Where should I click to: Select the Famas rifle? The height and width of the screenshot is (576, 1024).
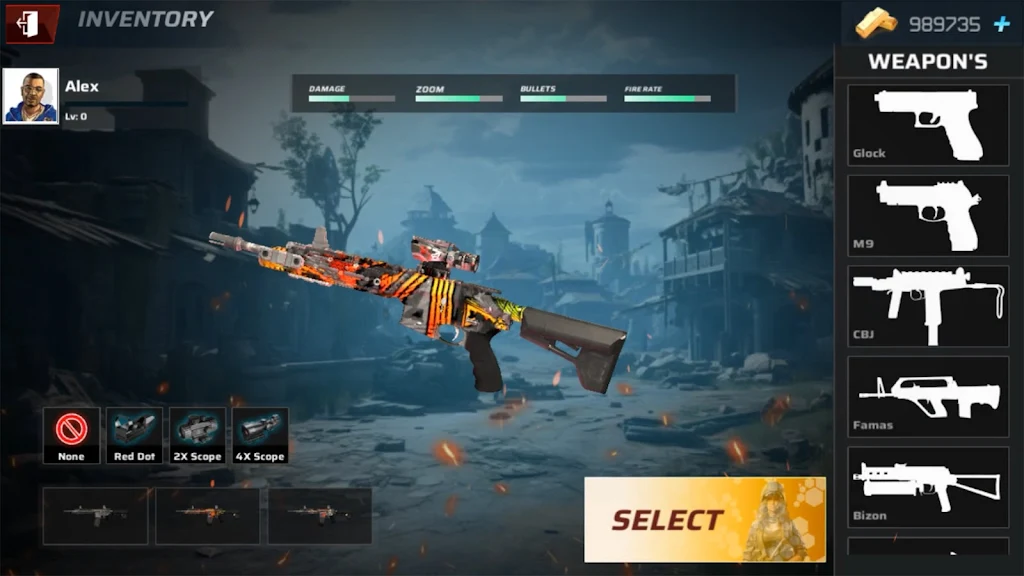[x=928, y=396]
